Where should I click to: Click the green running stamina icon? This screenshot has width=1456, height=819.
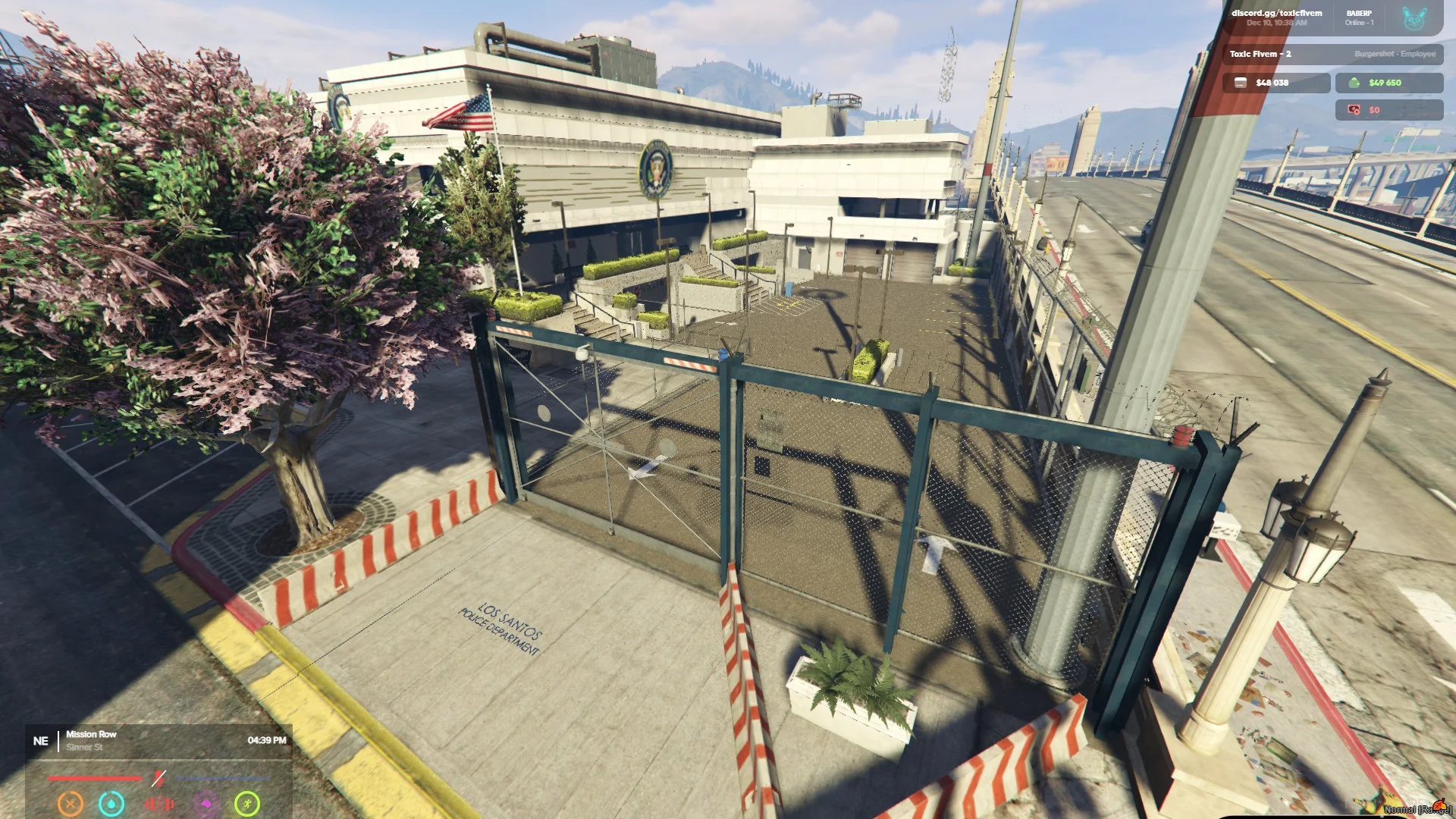[247, 803]
